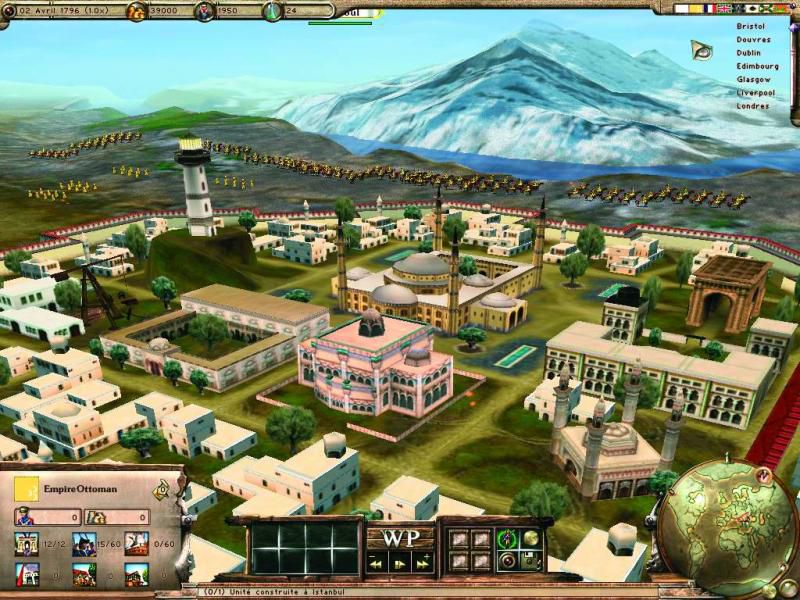Click the floppy disk save icon
The image size is (800, 600).
(x=531, y=560)
